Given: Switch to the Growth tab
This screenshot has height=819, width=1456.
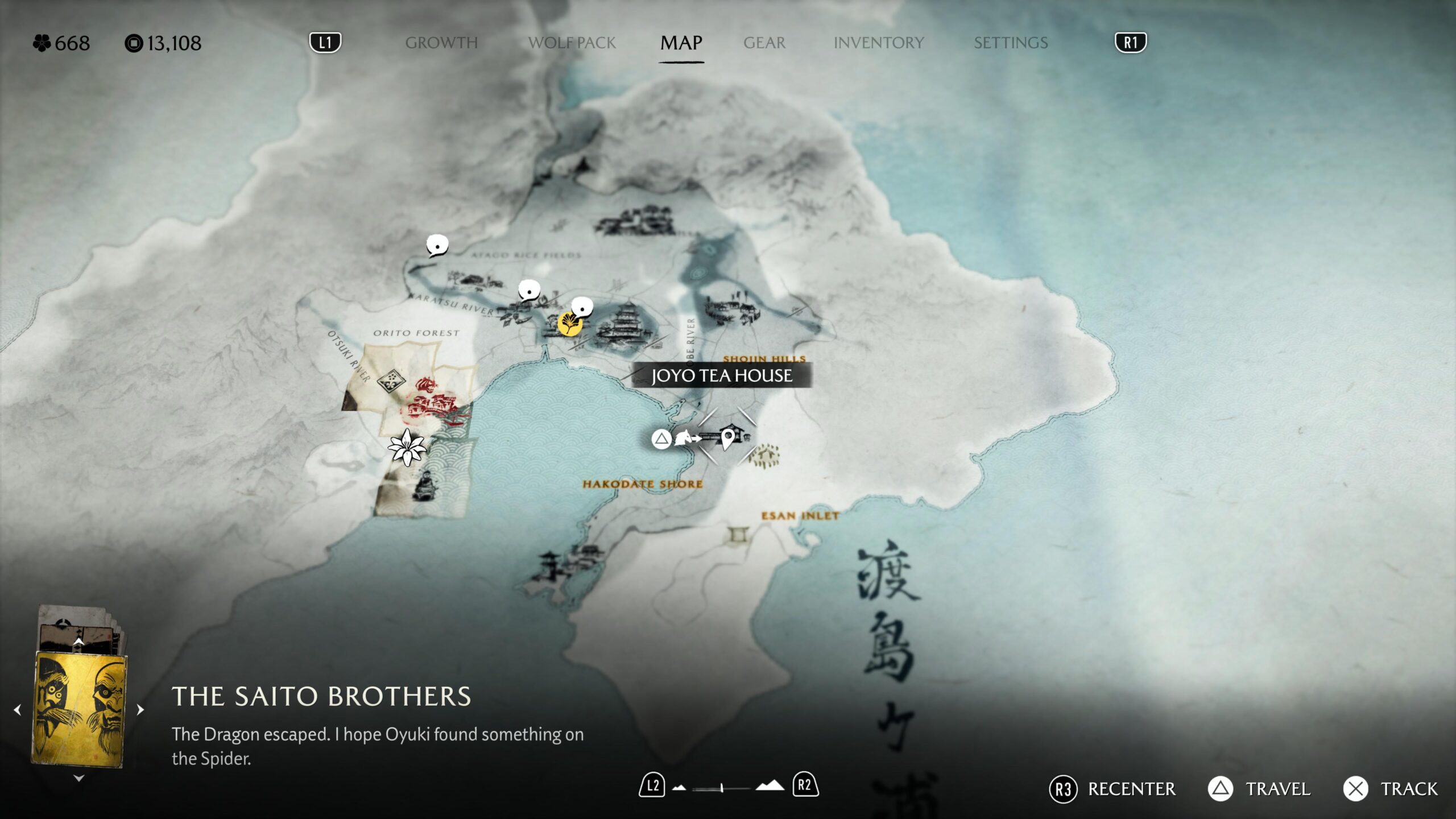Looking at the screenshot, I should click(441, 43).
